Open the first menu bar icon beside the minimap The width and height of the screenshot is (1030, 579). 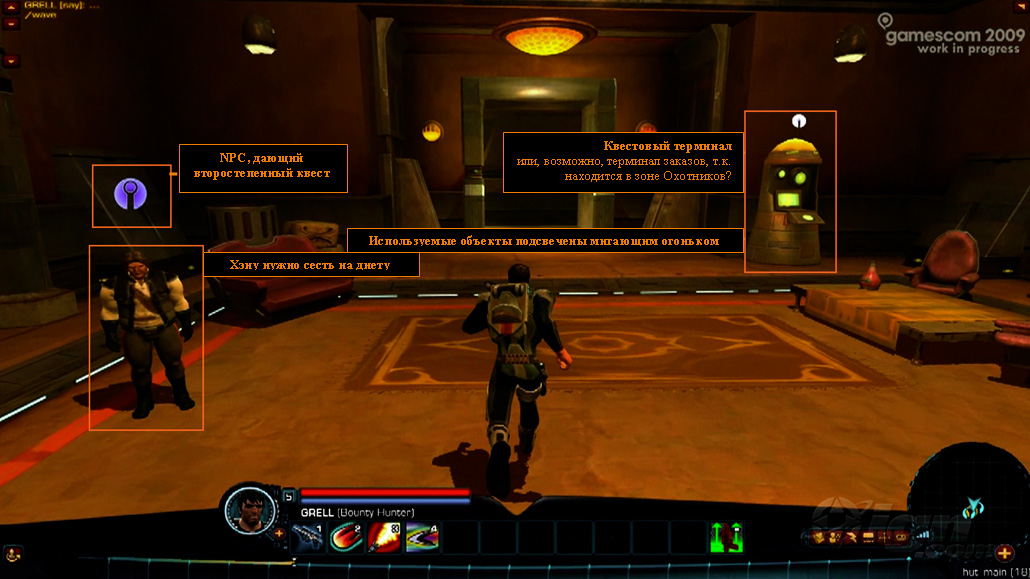[x=818, y=537]
